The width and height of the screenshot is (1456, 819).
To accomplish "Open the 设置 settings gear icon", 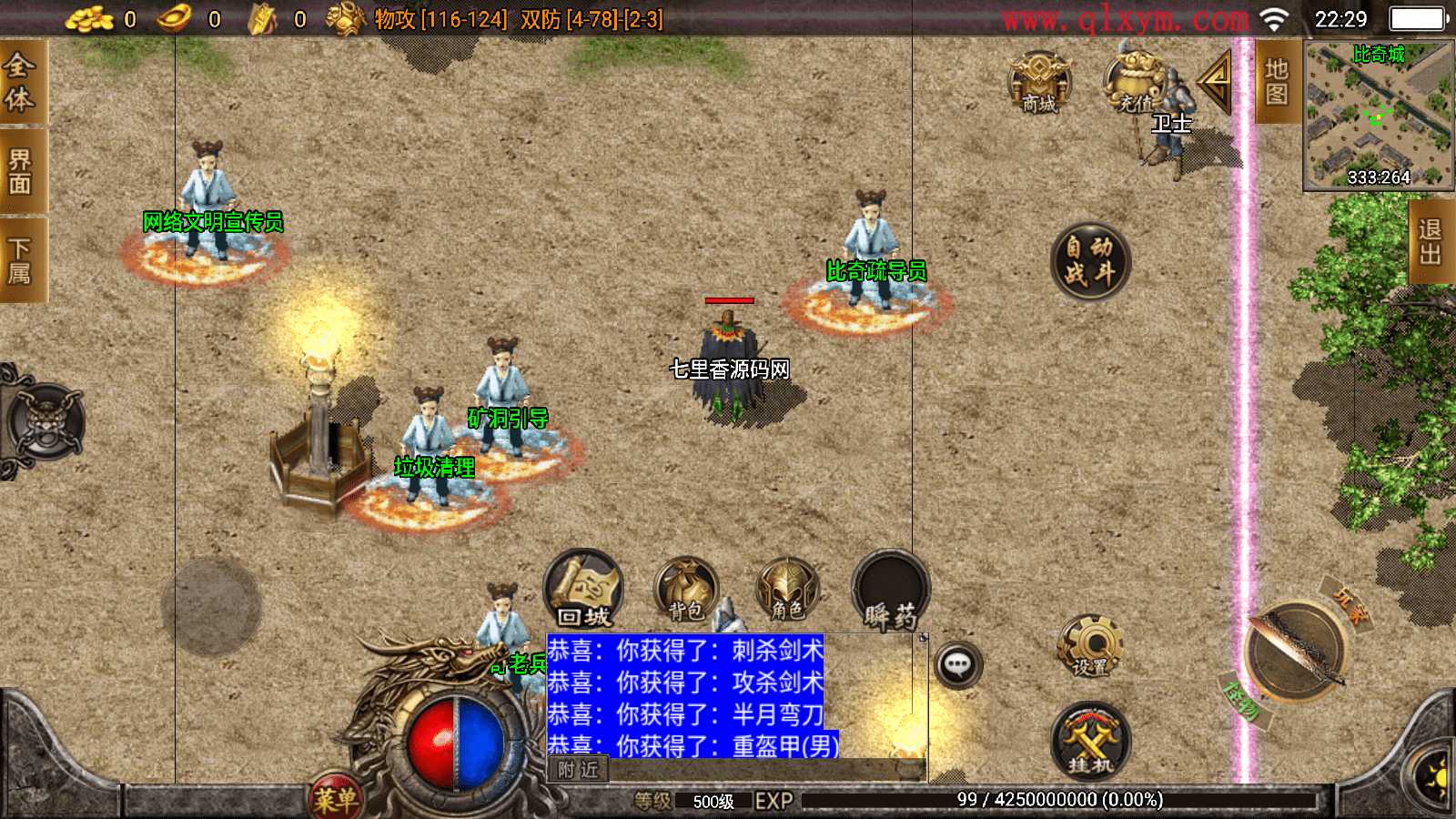I will pyautogui.click(x=1092, y=646).
